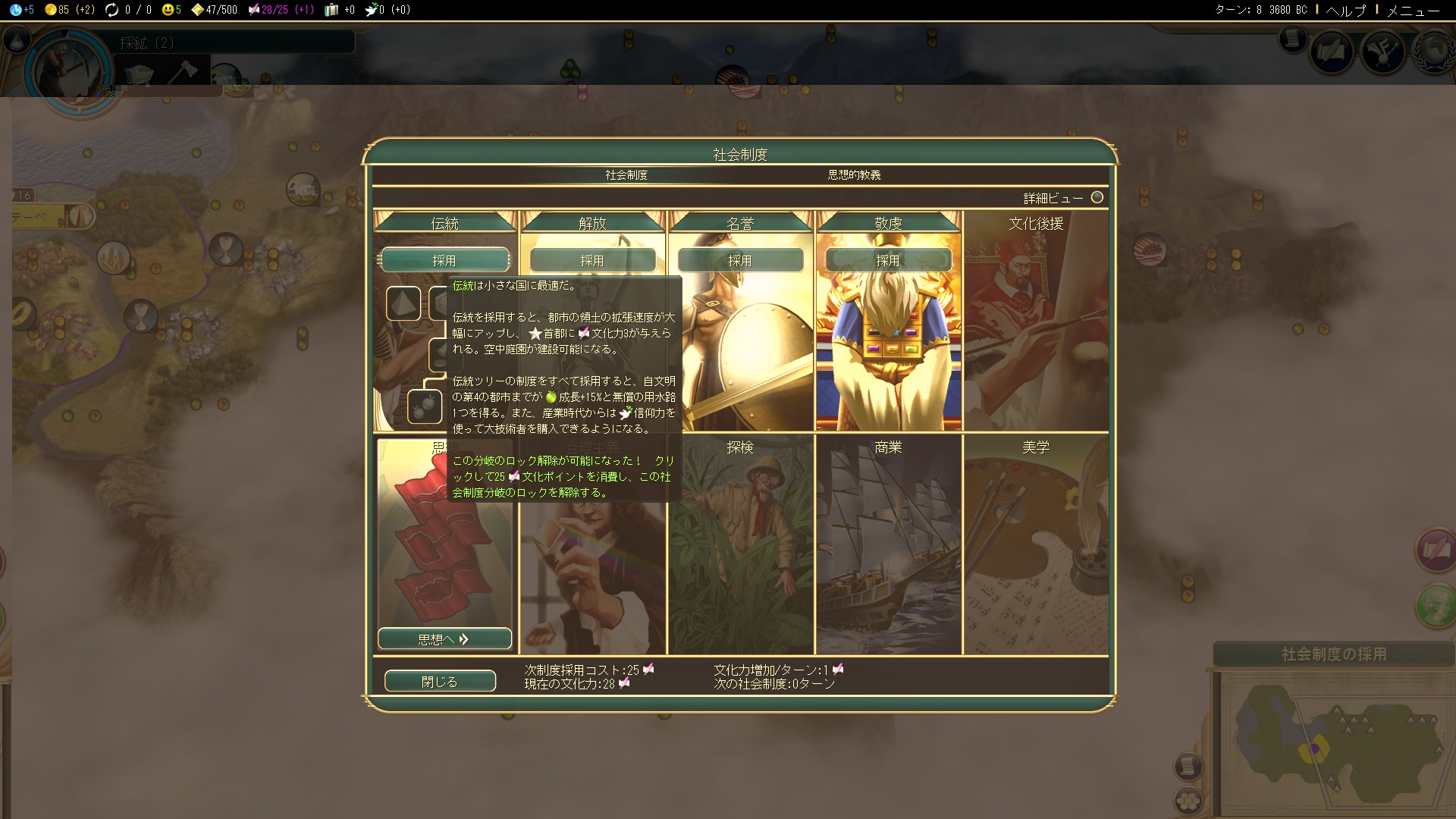Toggle the 詳細ビュー radio option
The image size is (1456, 819).
1097,198
